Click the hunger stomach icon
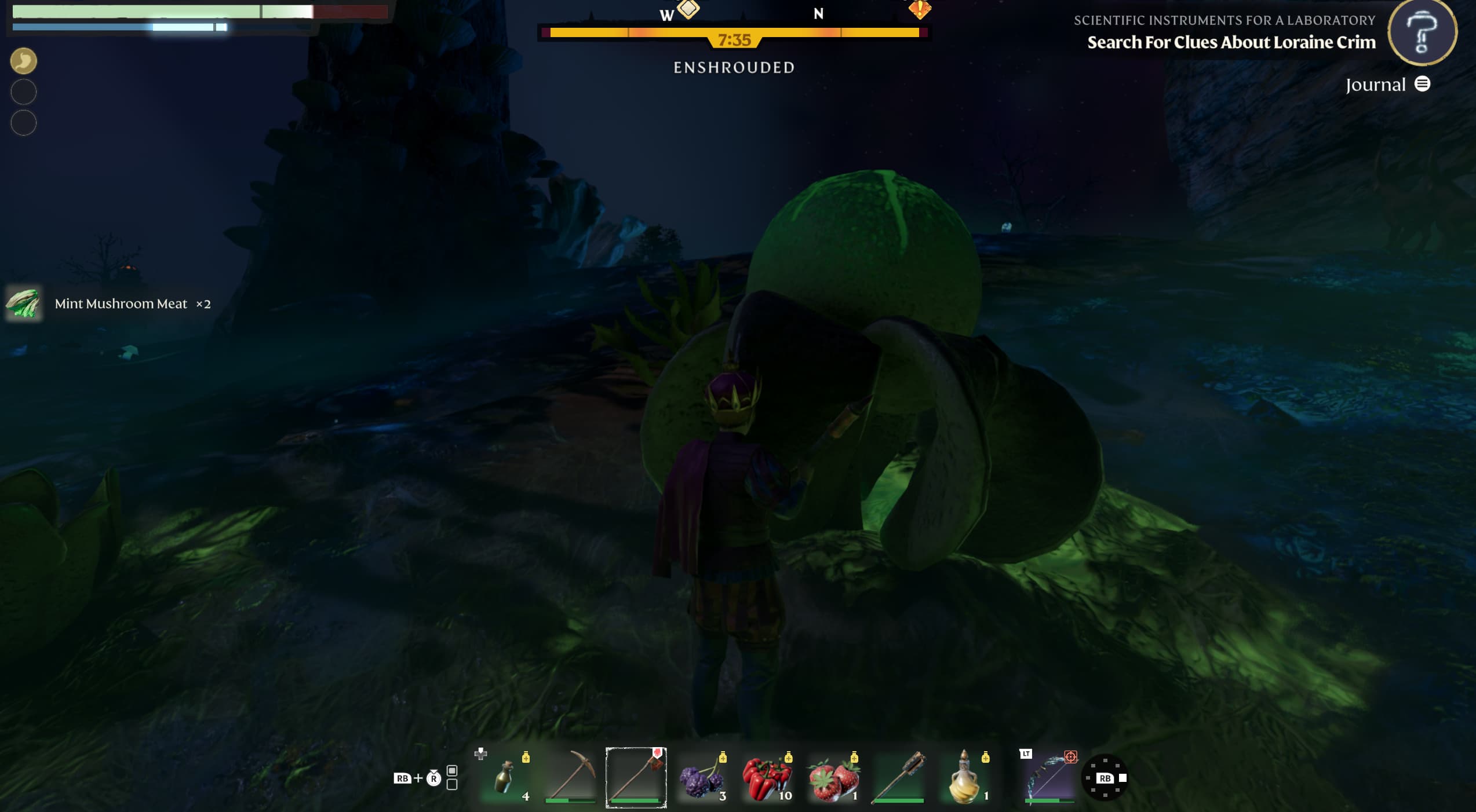1476x812 pixels. (x=23, y=60)
